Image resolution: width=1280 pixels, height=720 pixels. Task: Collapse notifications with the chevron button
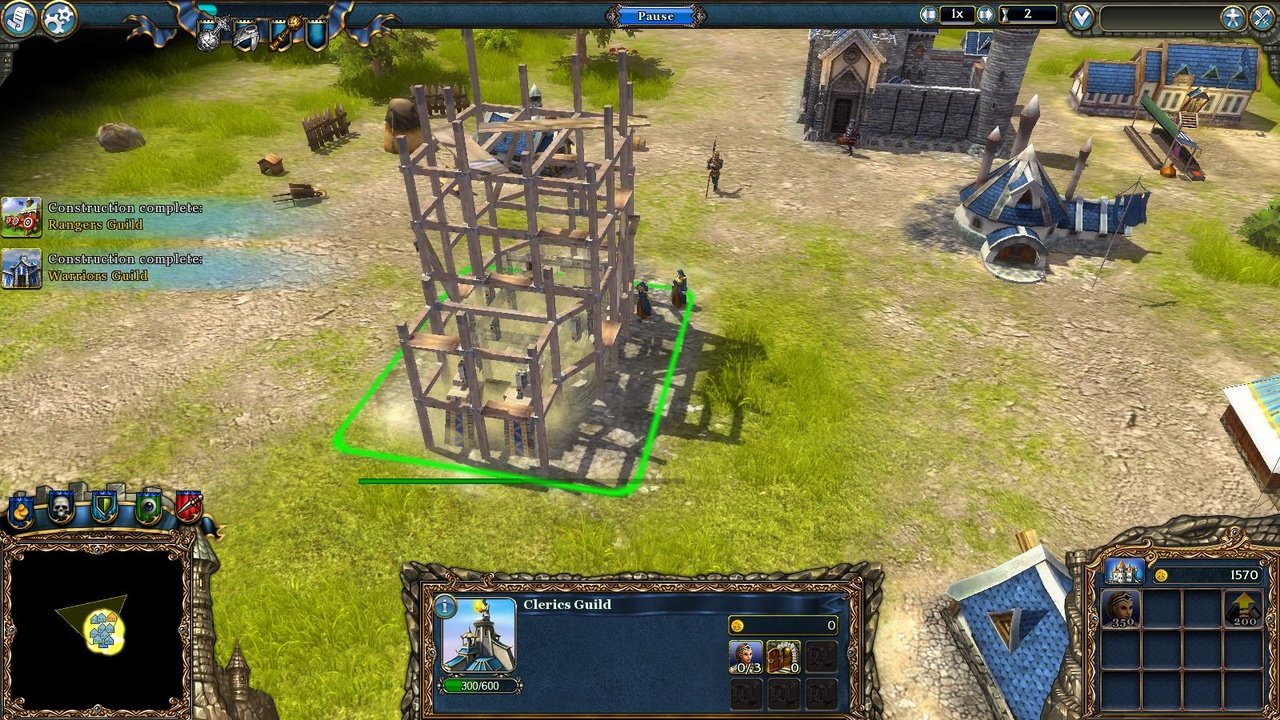(1081, 14)
